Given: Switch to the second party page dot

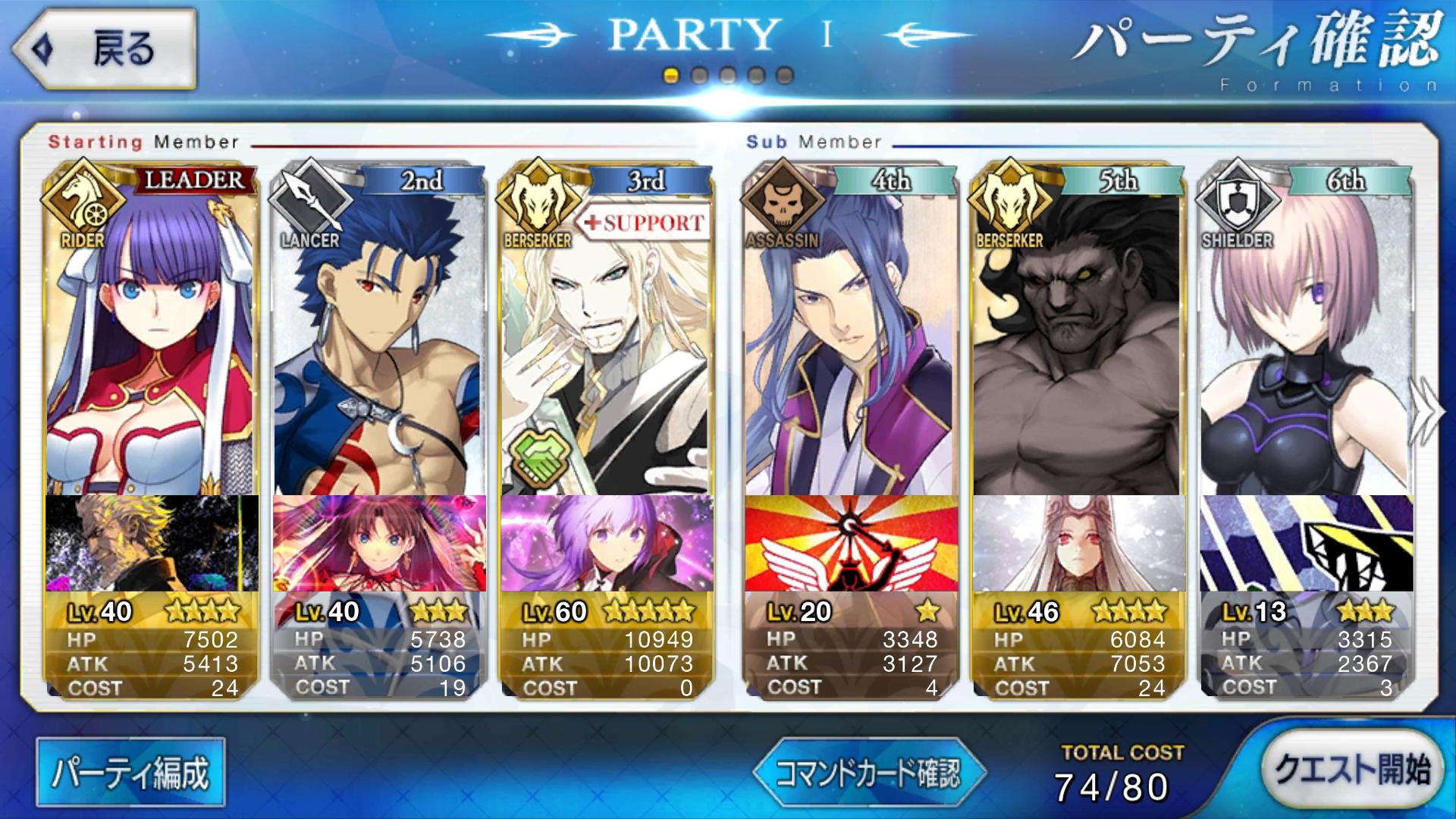Looking at the screenshot, I should [699, 76].
